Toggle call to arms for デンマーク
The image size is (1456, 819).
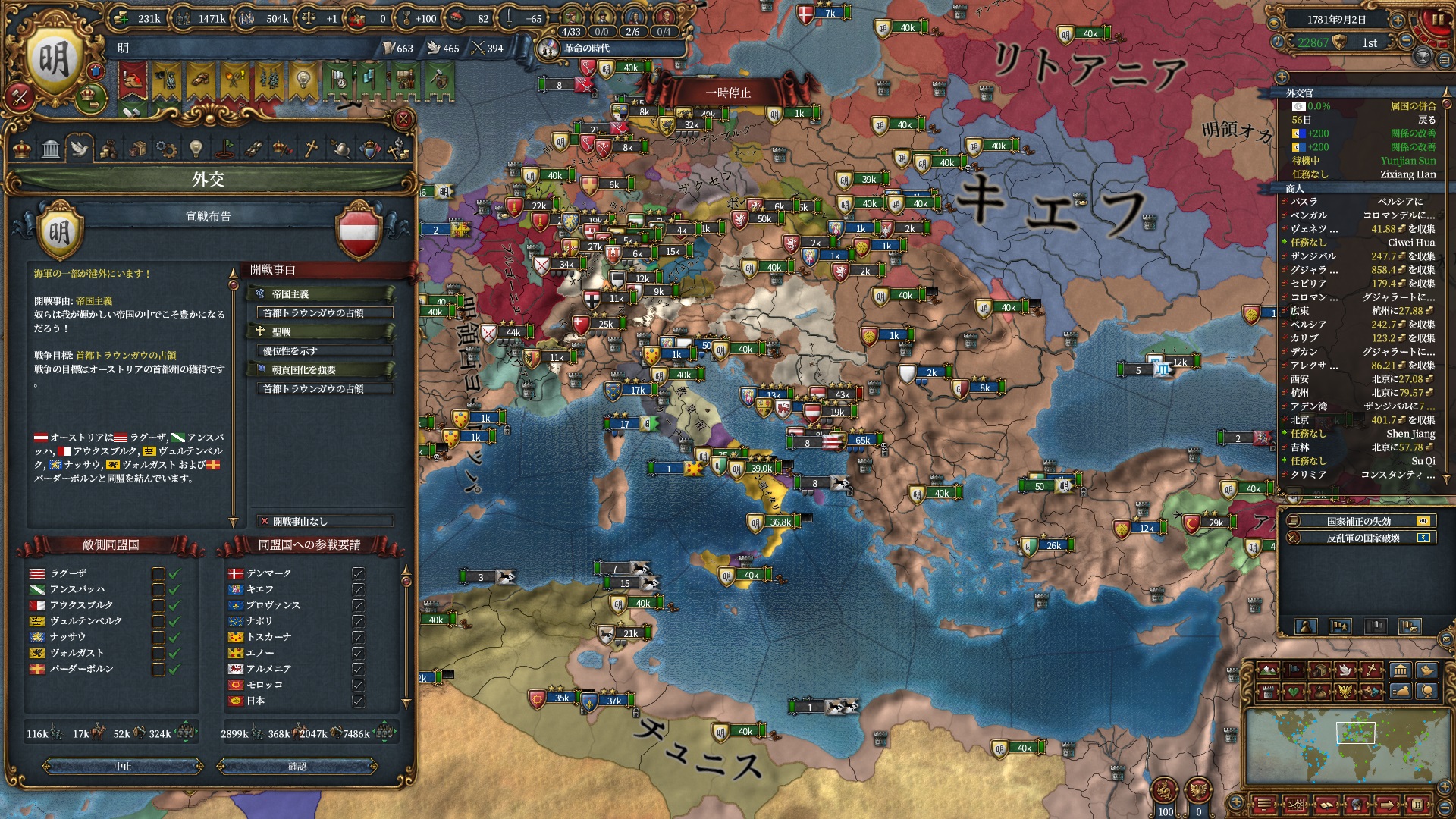(x=359, y=573)
